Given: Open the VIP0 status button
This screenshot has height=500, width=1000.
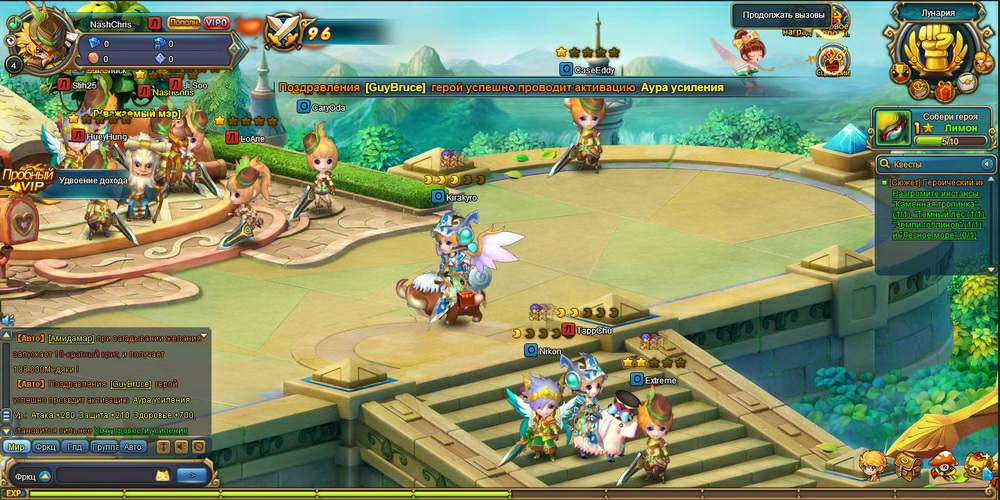Looking at the screenshot, I should point(216,22).
